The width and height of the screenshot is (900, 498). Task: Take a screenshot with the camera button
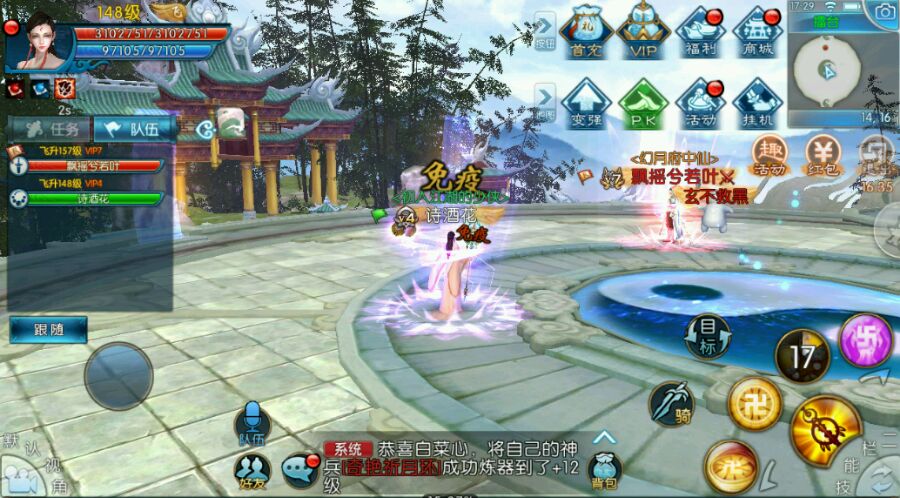[884, 12]
